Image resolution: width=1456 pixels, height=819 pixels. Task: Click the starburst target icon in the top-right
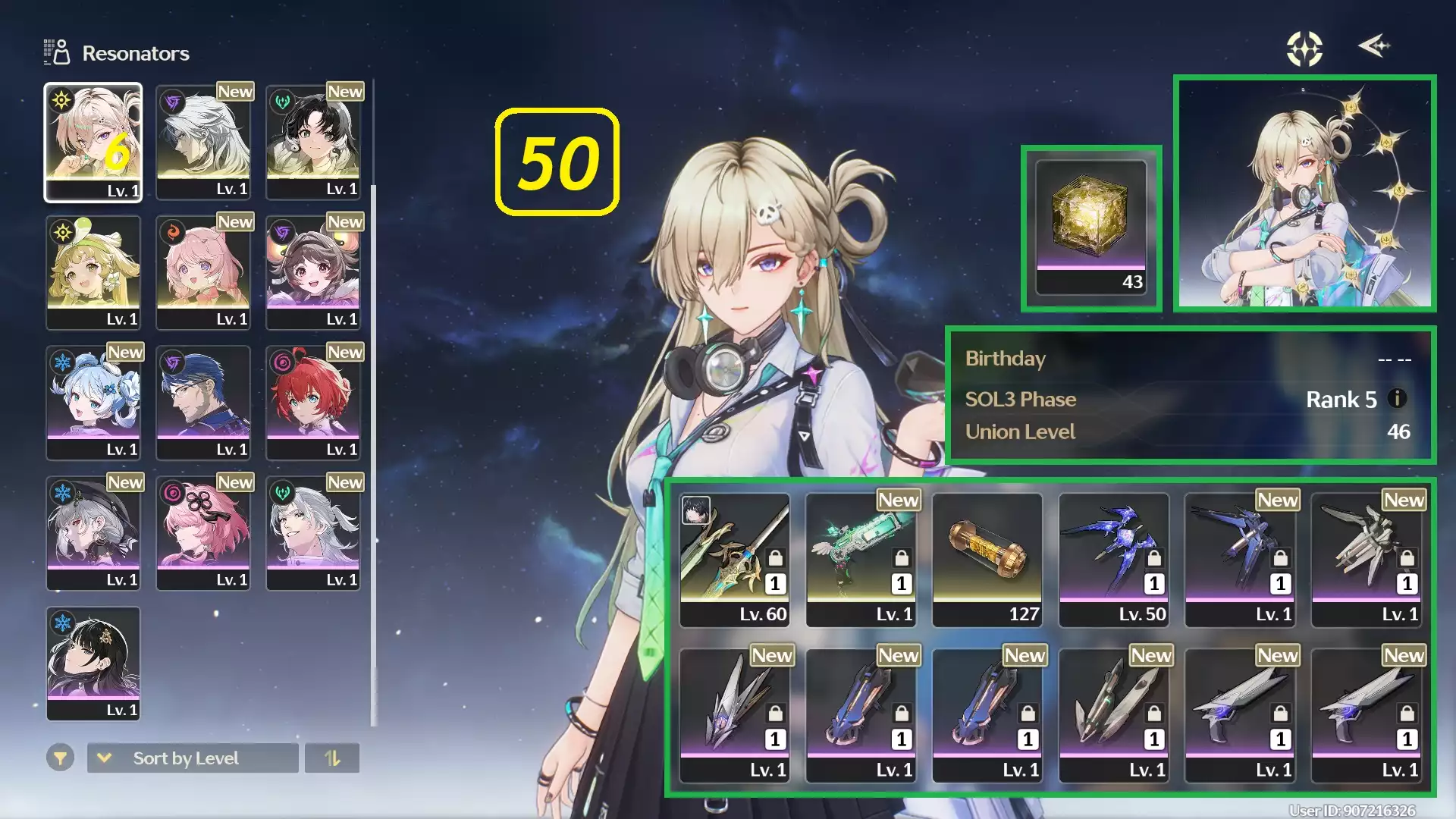pos(1306,48)
